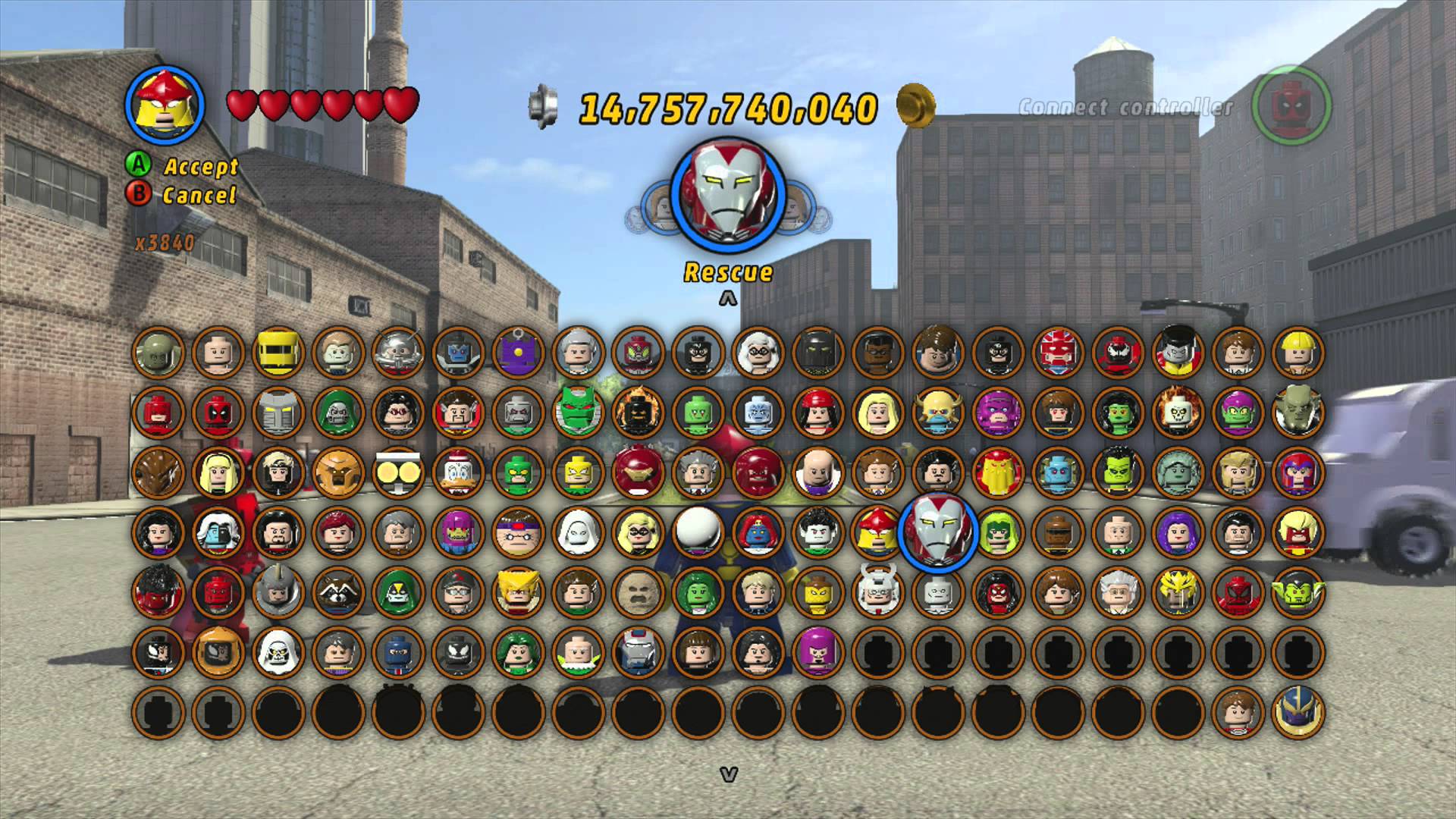Choose the tan Sandman portrait
This screenshot has height=819, width=1456.
point(638,591)
